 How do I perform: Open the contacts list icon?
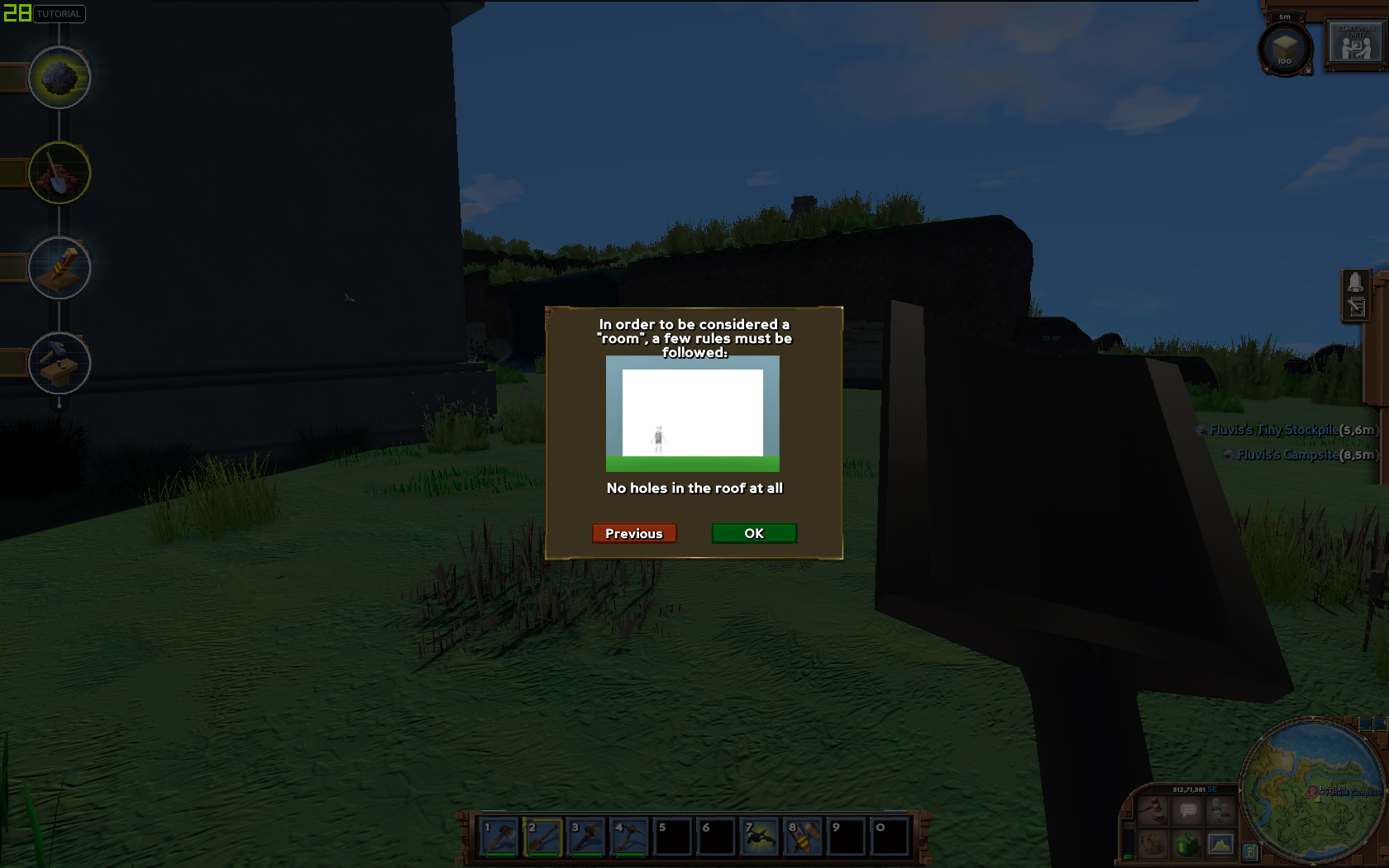[1221, 810]
